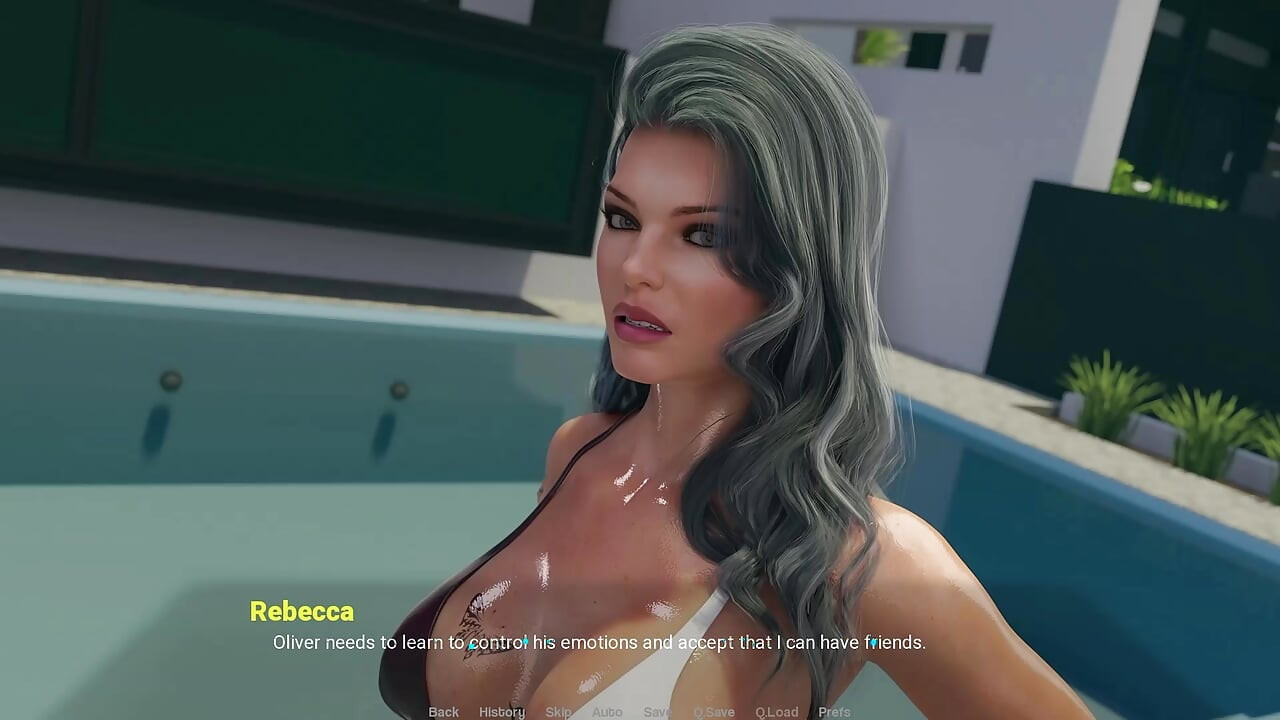The height and width of the screenshot is (720, 1280).
Task: Select History from the quick menu bar
Action: click(x=501, y=711)
